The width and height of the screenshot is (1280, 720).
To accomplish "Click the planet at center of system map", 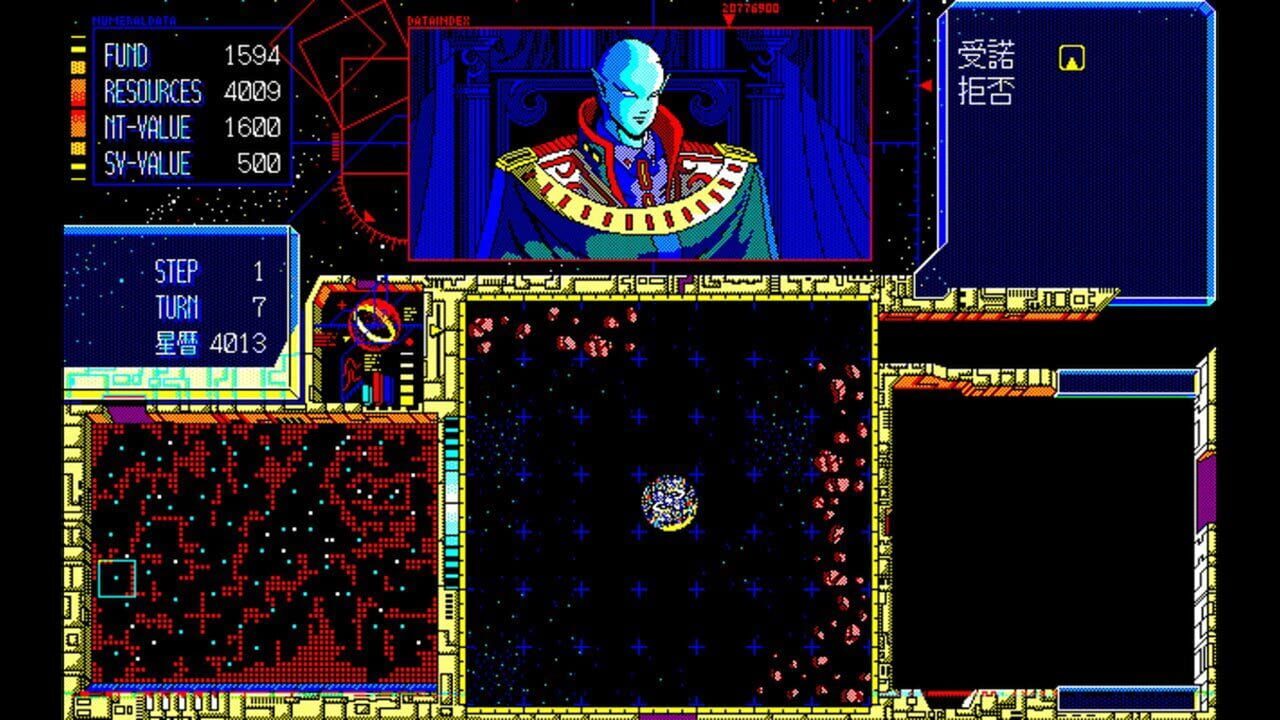I will tap(668, 502).
